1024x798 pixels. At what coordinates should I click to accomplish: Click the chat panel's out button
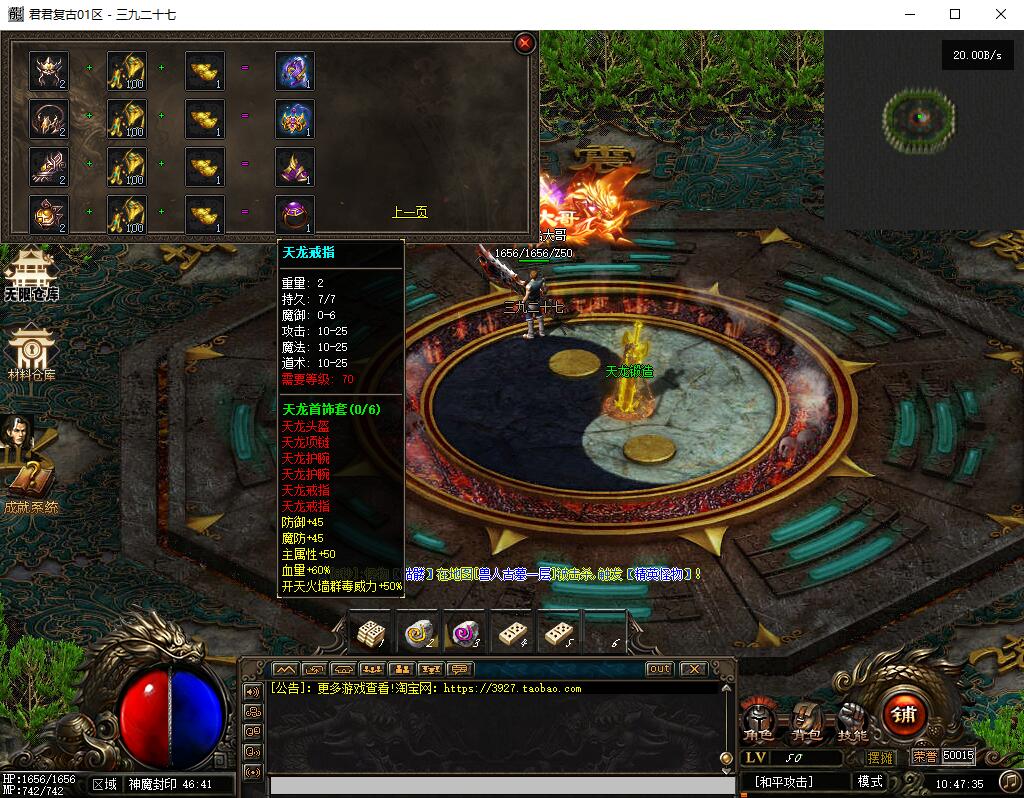(x=659, y=669)
